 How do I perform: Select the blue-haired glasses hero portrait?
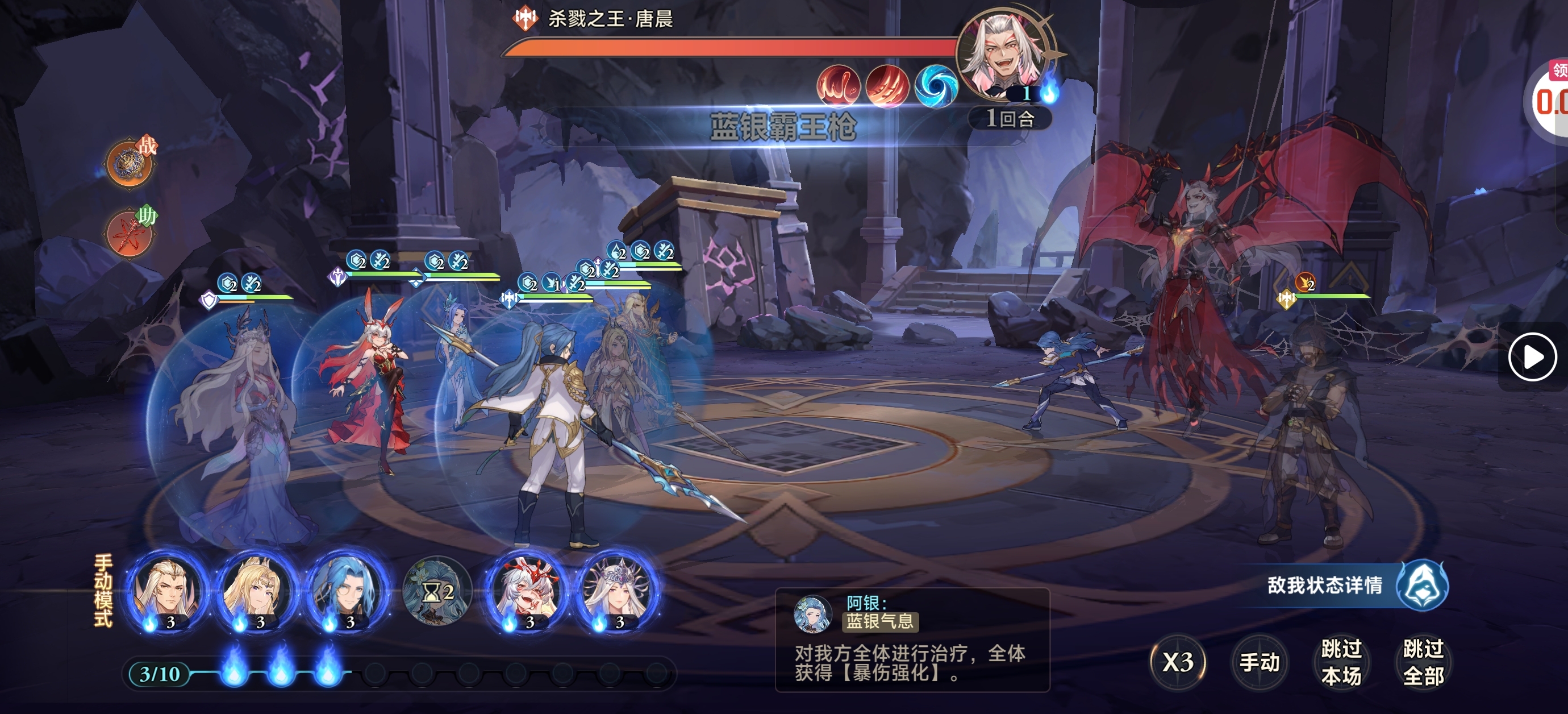coord(347,590)
